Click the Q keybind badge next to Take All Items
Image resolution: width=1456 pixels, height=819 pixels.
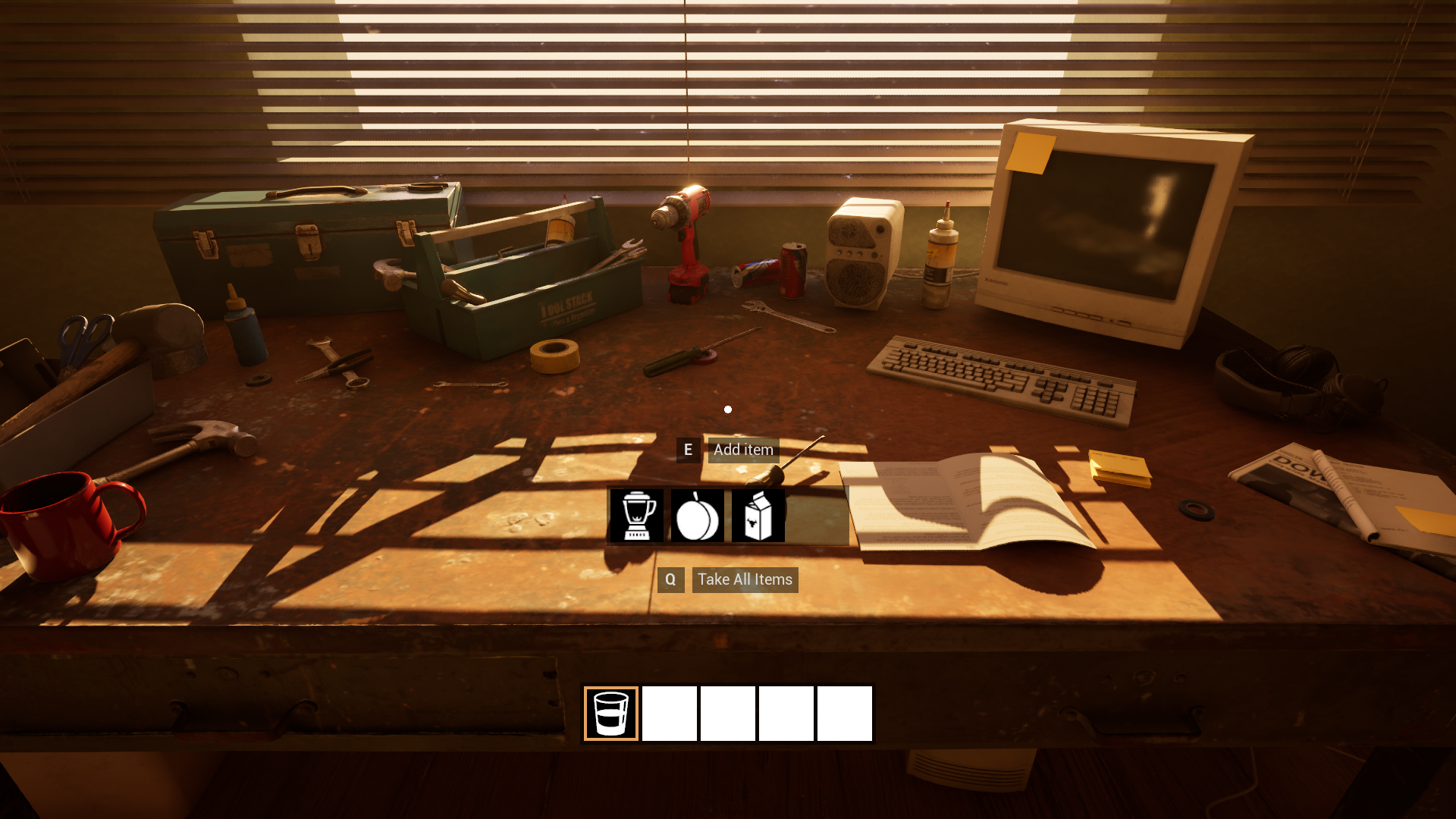pyautogui.click(x=670, y=579)
